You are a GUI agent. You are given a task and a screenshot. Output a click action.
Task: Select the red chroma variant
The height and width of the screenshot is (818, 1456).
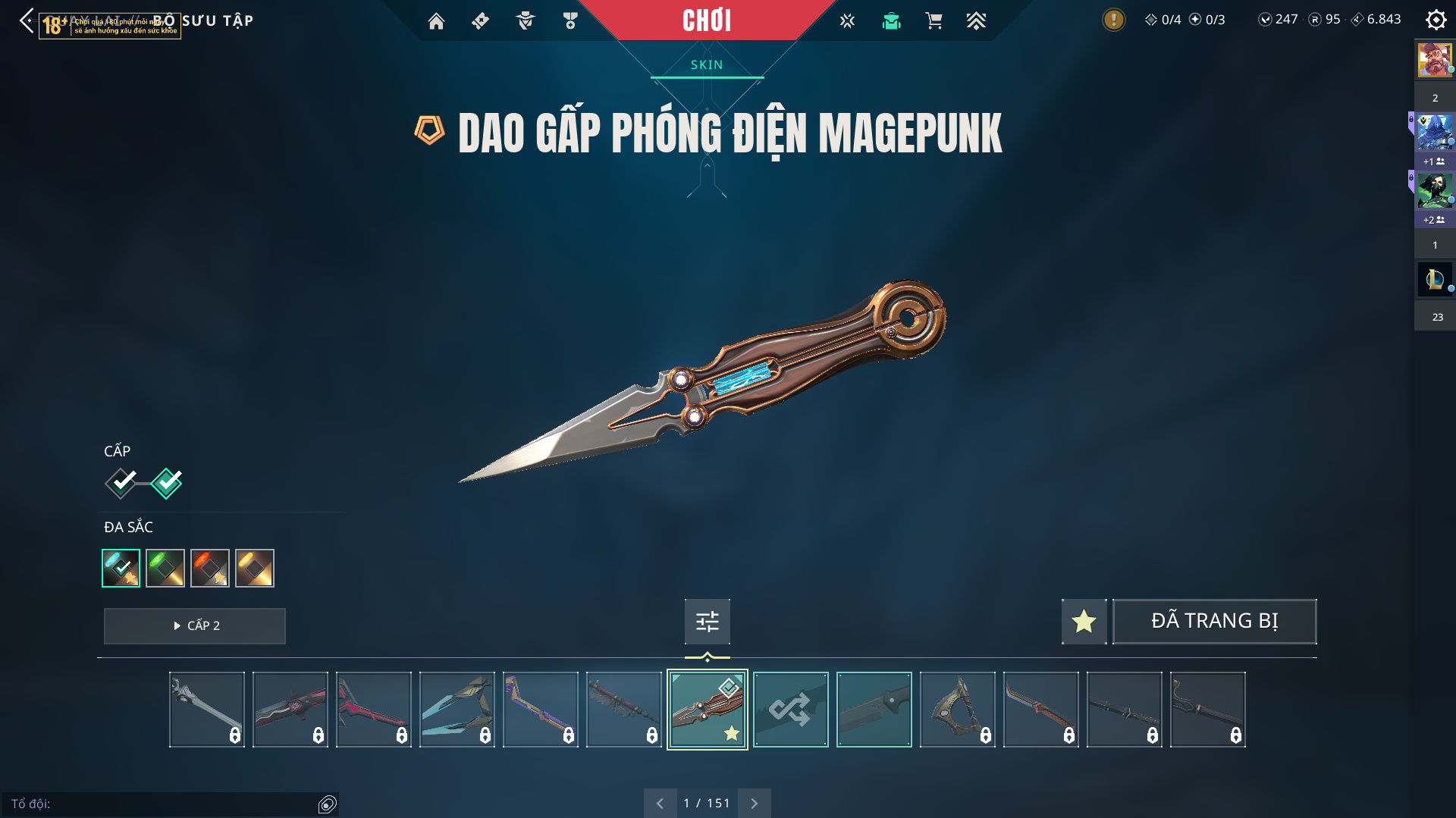pyautogui.click(x=210, y=568)
